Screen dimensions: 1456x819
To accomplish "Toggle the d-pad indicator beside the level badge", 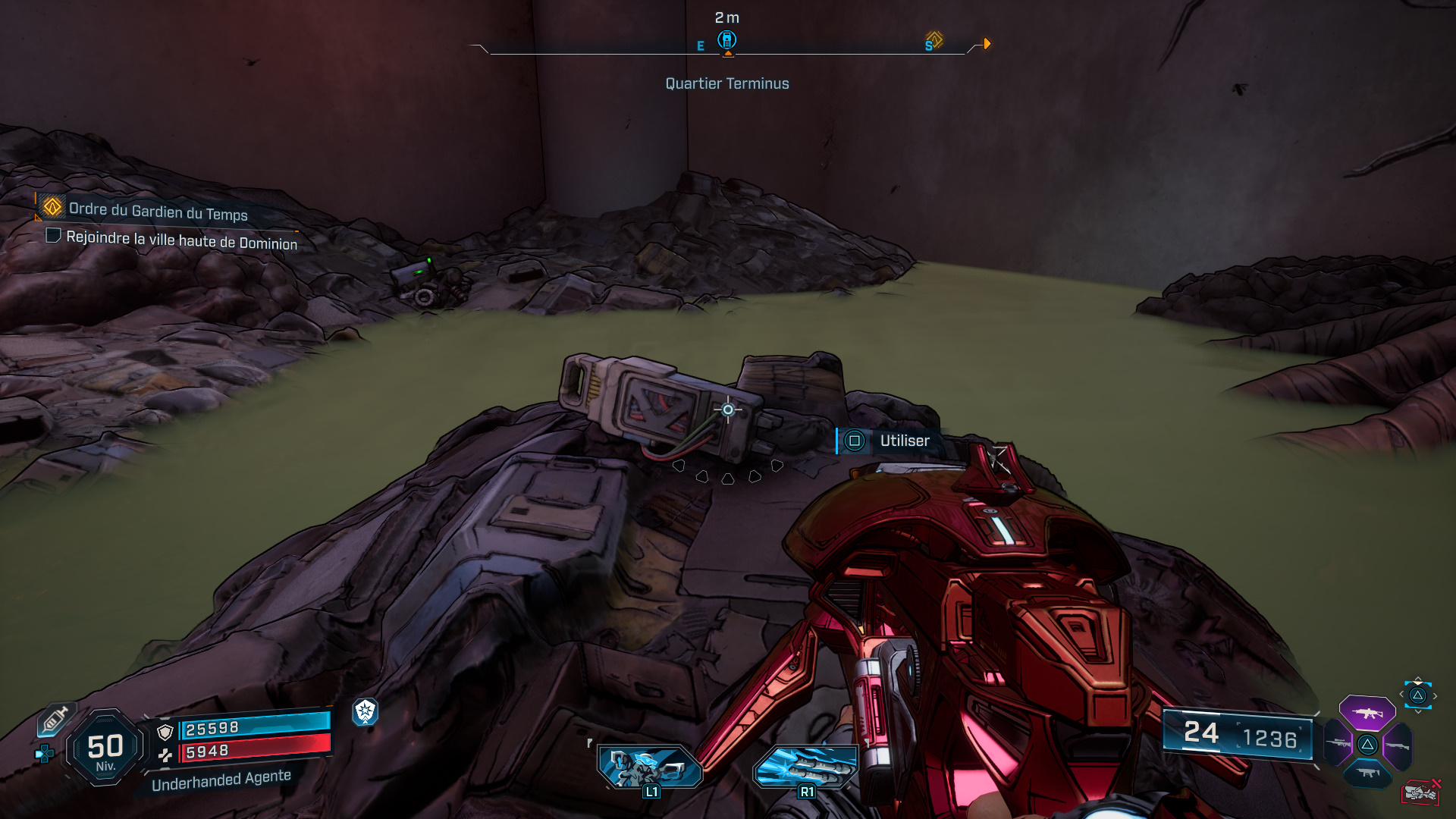I will (x=44, y=753).
